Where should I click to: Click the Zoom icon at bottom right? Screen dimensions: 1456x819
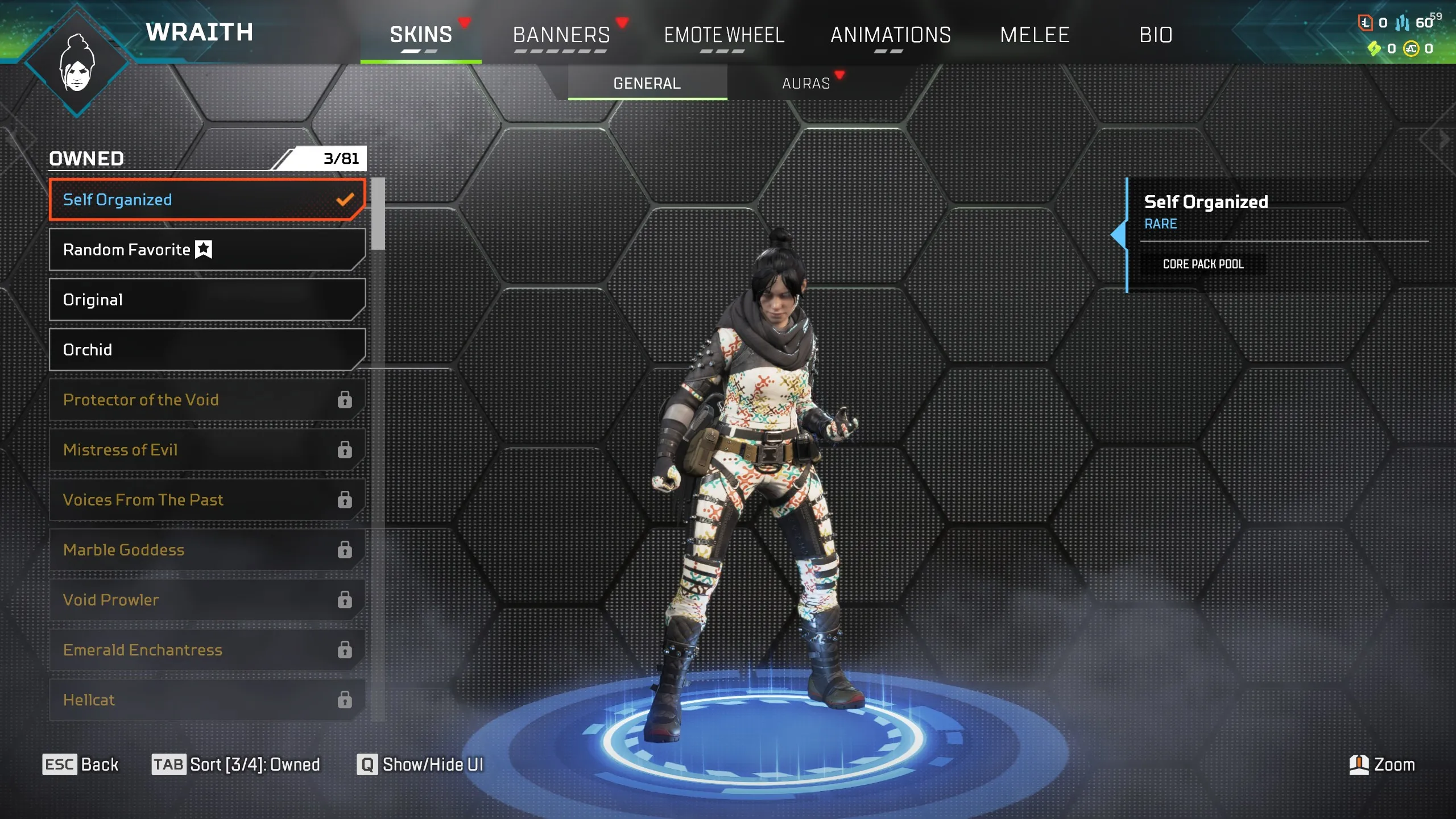coord(1359,764)
